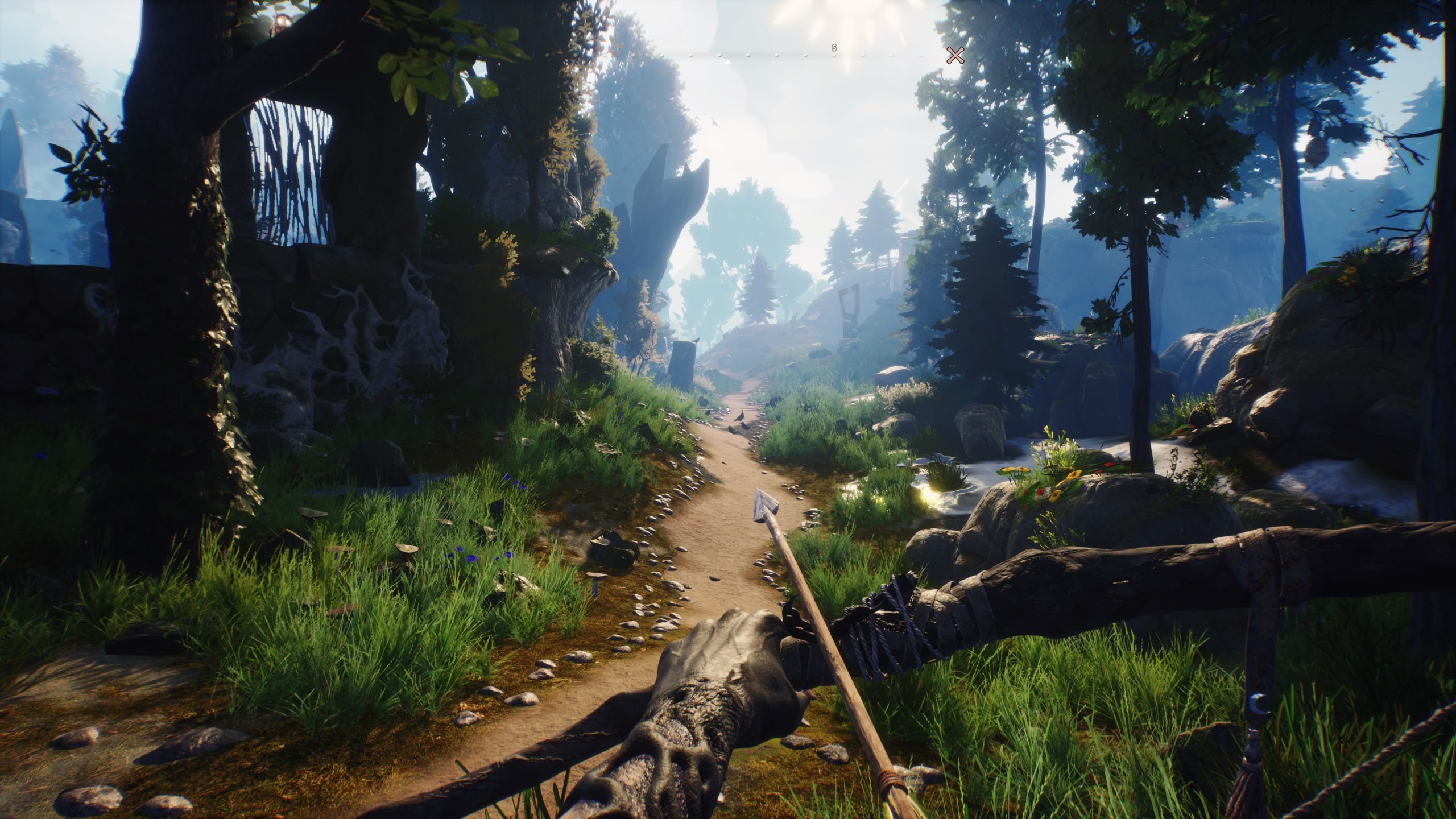Select the S heading on the compass bar
Viewport: 1456px width, 819px height.
pos(834,47)
